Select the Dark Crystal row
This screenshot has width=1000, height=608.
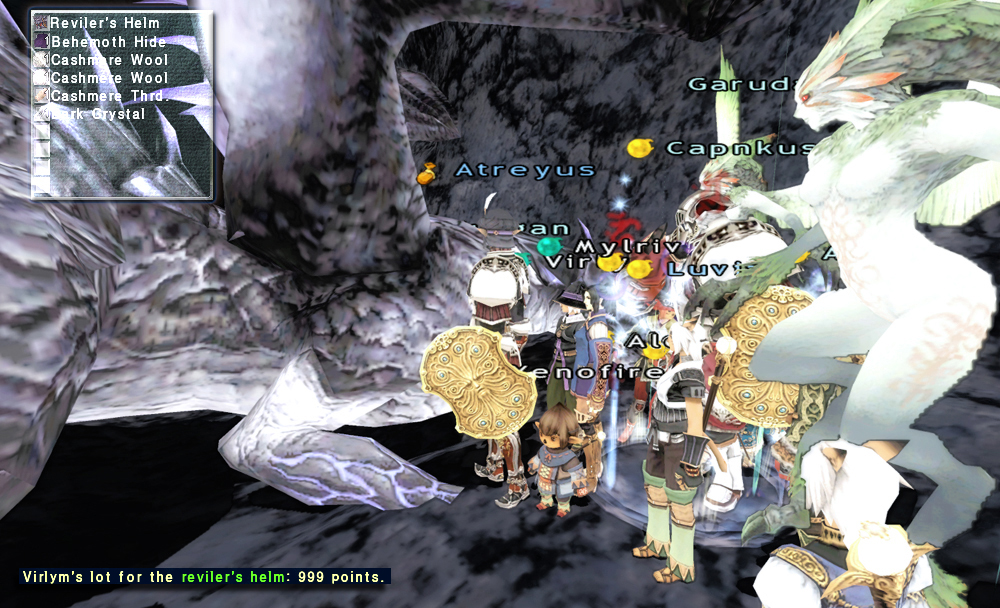click(98, 114)
